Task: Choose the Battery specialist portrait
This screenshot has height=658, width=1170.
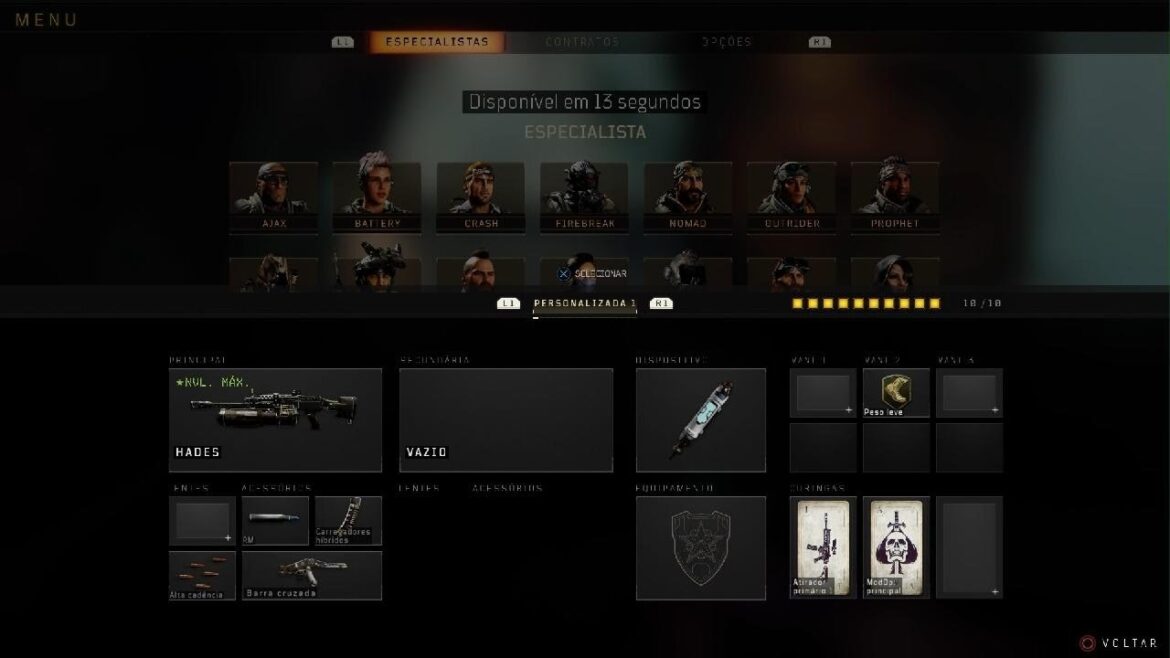Action: coord(377,196)
